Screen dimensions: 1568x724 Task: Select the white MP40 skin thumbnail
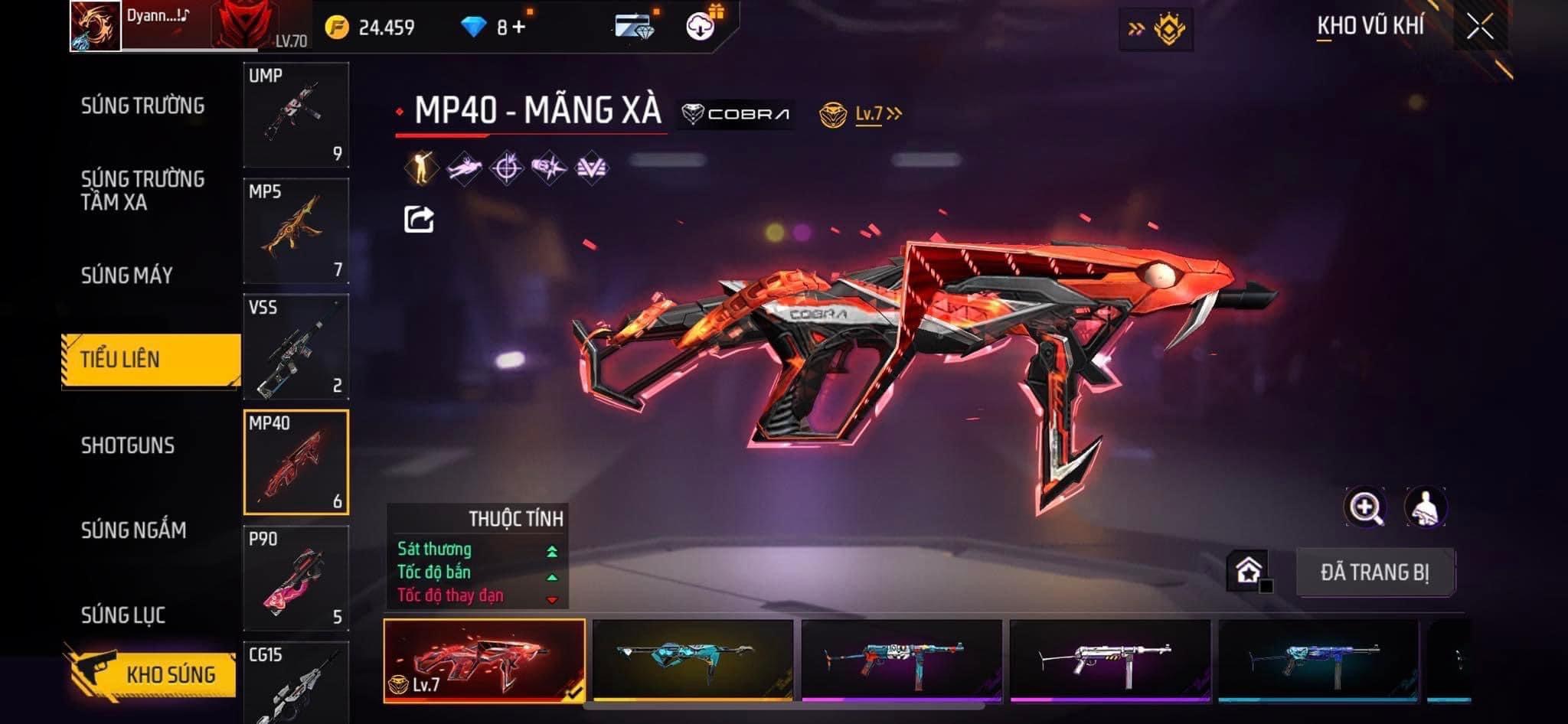coord(1110,660)
